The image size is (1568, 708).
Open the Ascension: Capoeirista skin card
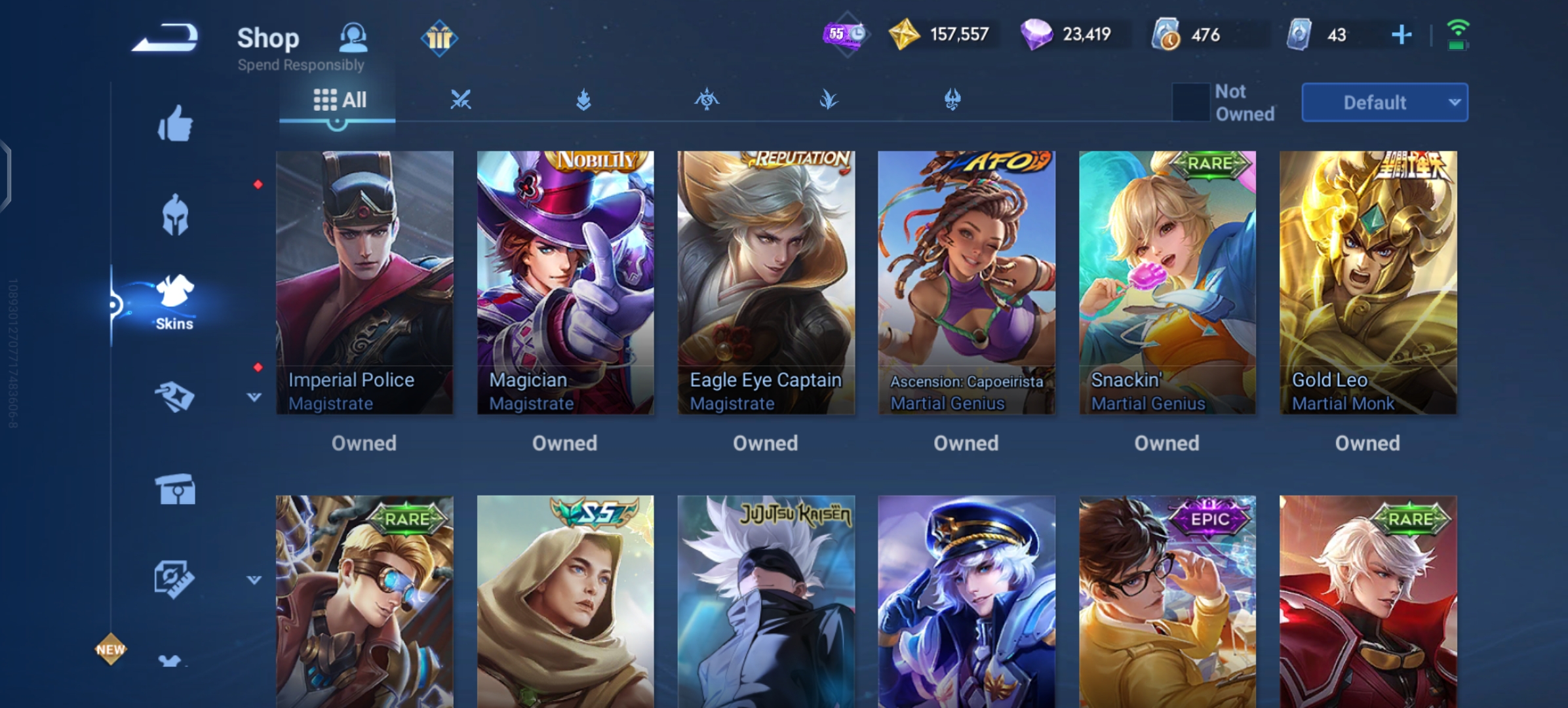pyautogui.click(x=966, y=283)
